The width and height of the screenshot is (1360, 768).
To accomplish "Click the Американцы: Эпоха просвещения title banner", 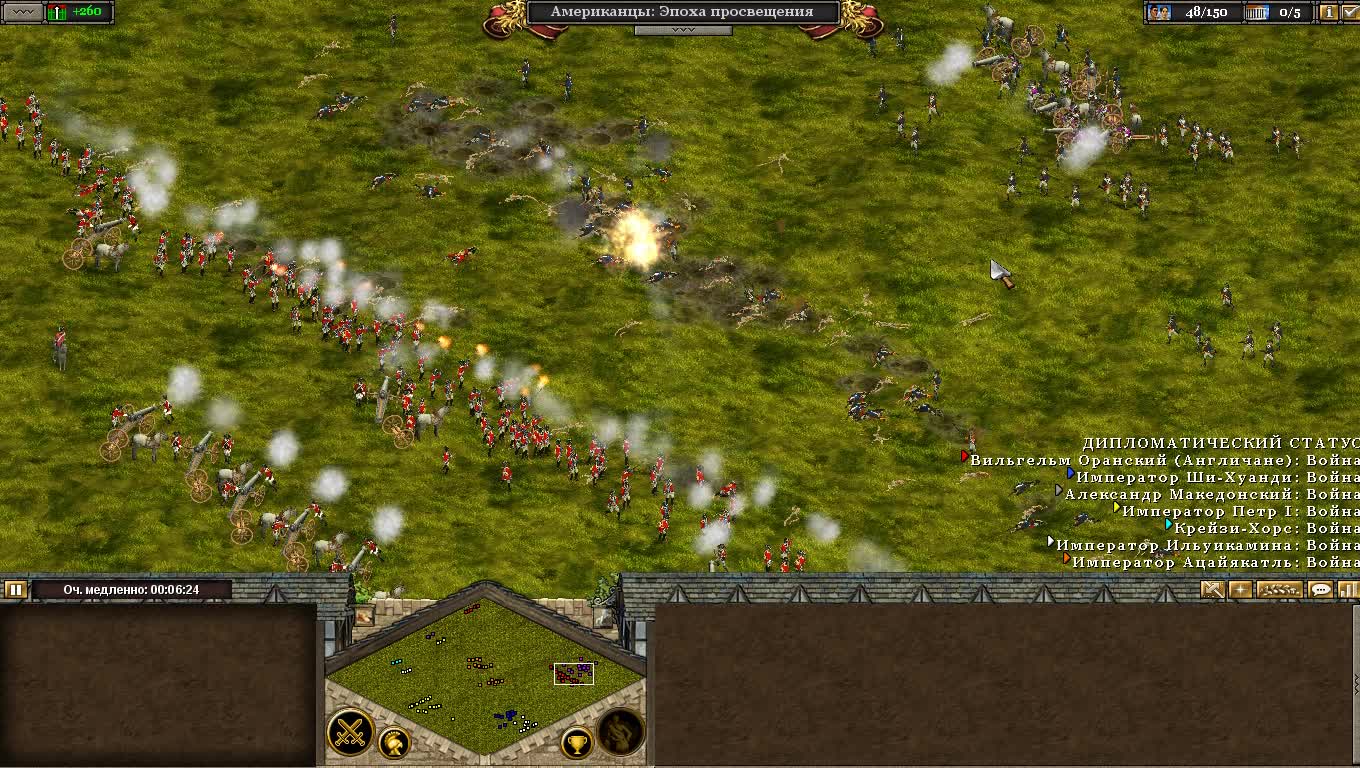I will tap(683, 12).
